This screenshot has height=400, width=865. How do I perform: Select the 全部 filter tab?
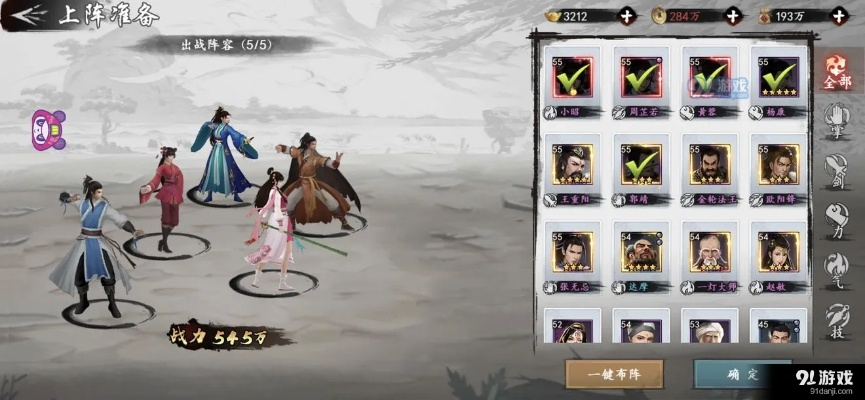tap(837, 76)
